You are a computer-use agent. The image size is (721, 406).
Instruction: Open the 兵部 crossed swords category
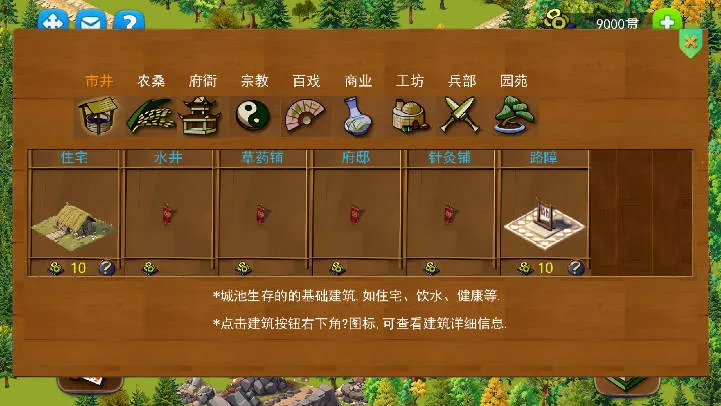[x=461, y=115]
